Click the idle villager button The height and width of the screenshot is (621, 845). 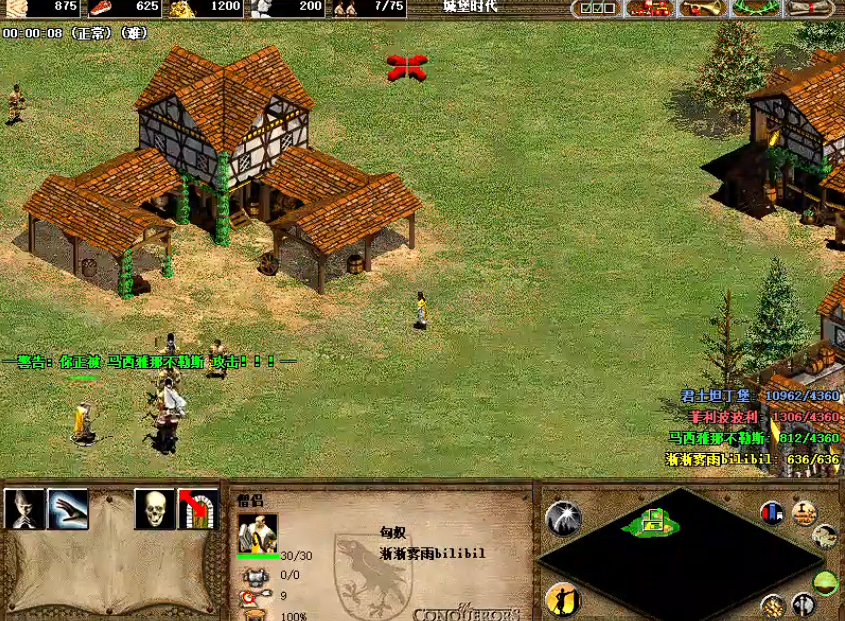563,598
